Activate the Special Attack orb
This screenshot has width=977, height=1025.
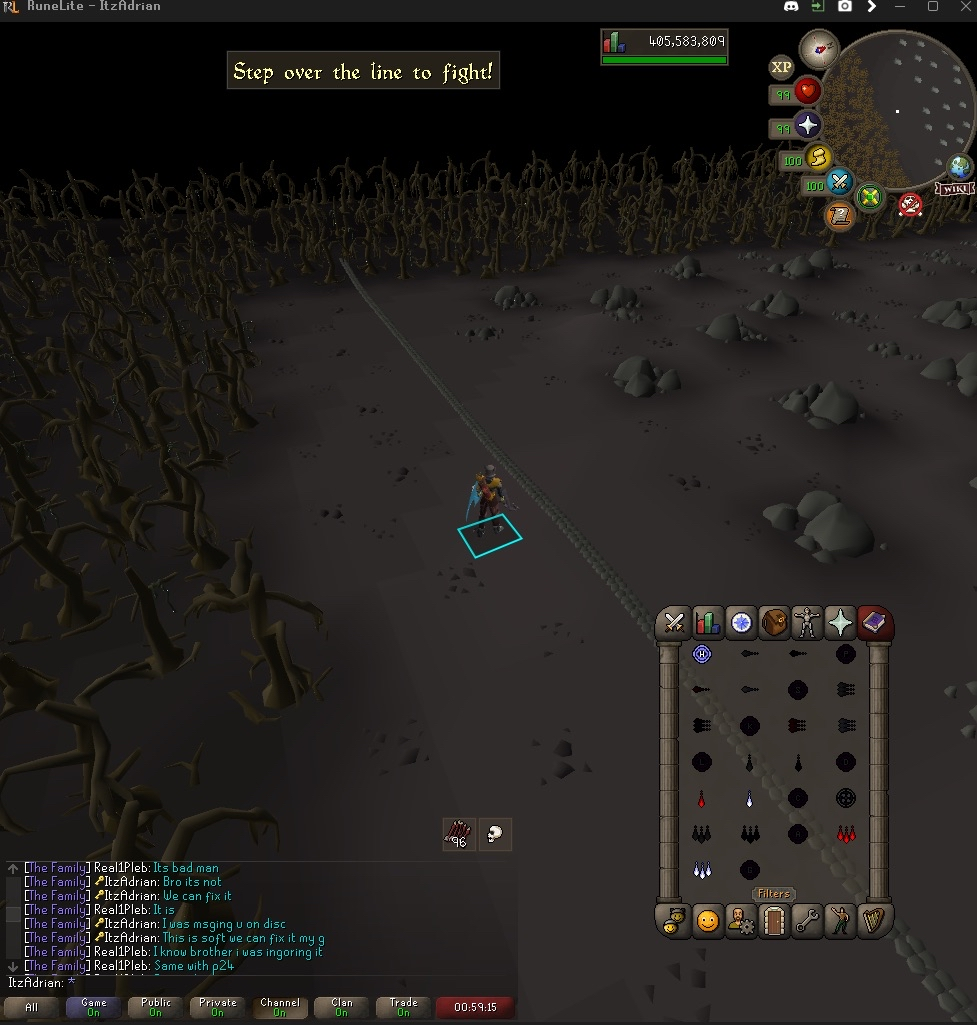coord(840,183)
